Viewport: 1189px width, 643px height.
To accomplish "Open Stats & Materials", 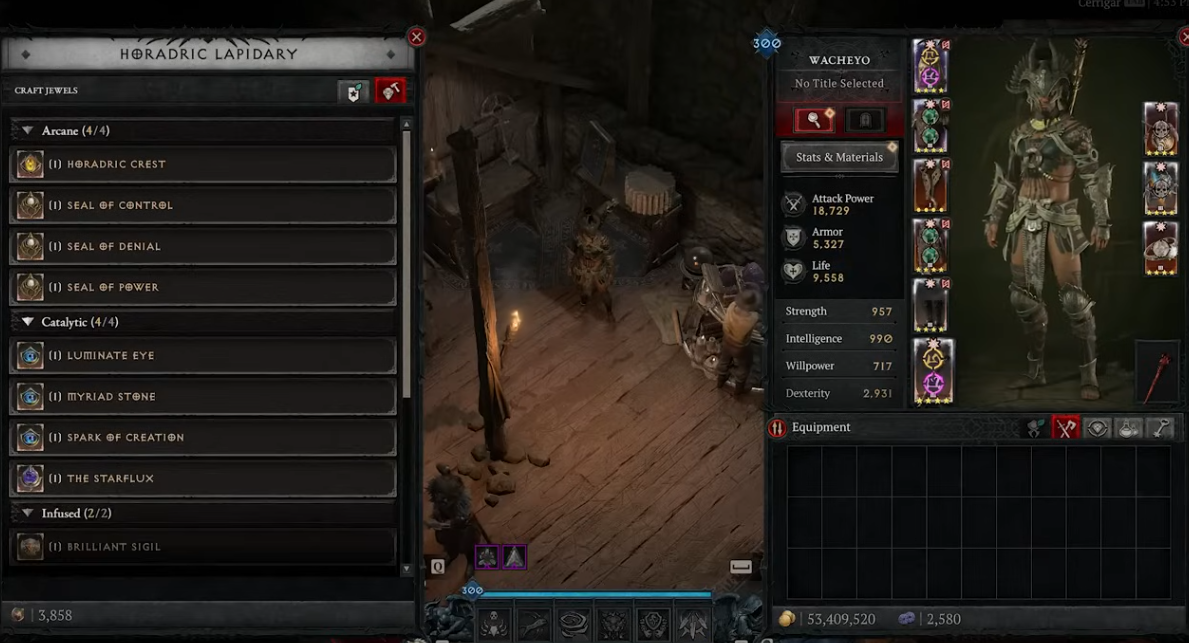I will 839,157.
